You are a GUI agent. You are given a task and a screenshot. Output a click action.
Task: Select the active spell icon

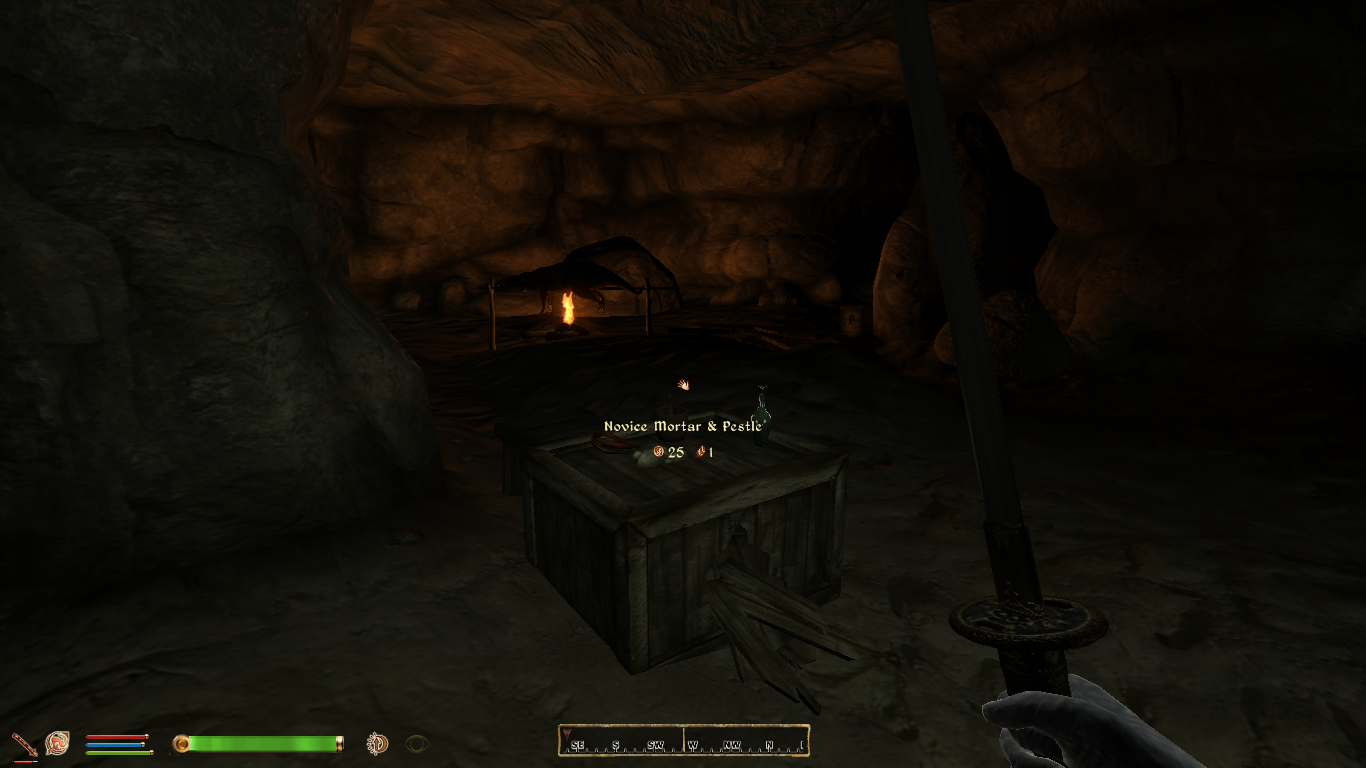tap(57, 743)
